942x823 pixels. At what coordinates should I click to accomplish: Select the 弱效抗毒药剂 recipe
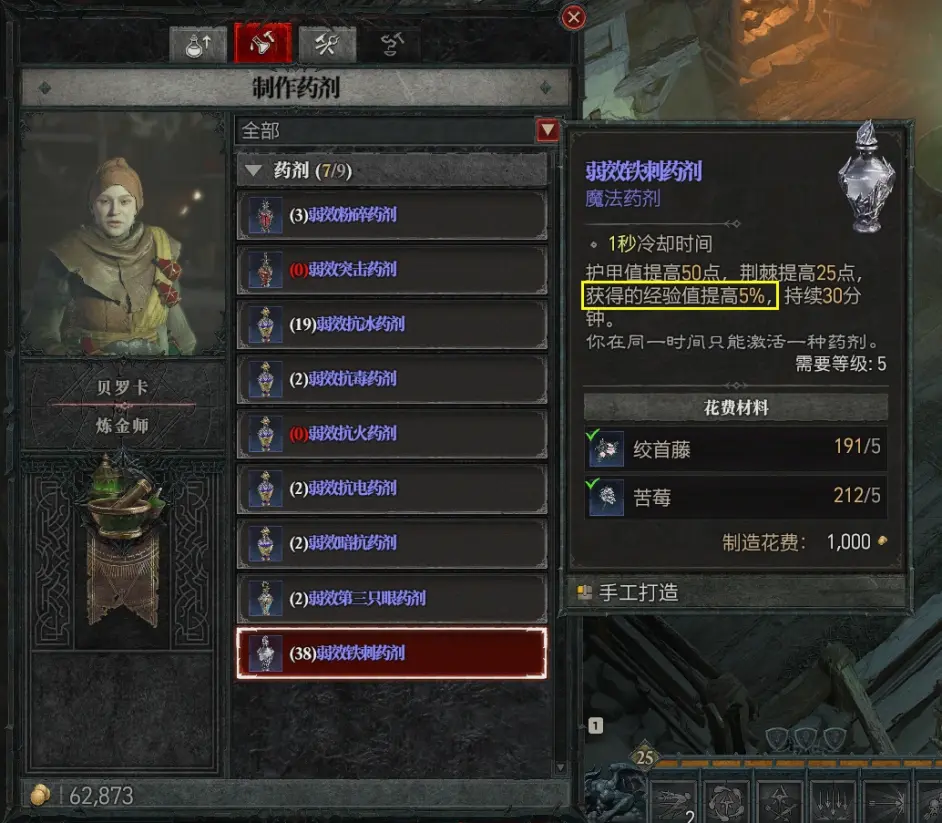[391, 379]
